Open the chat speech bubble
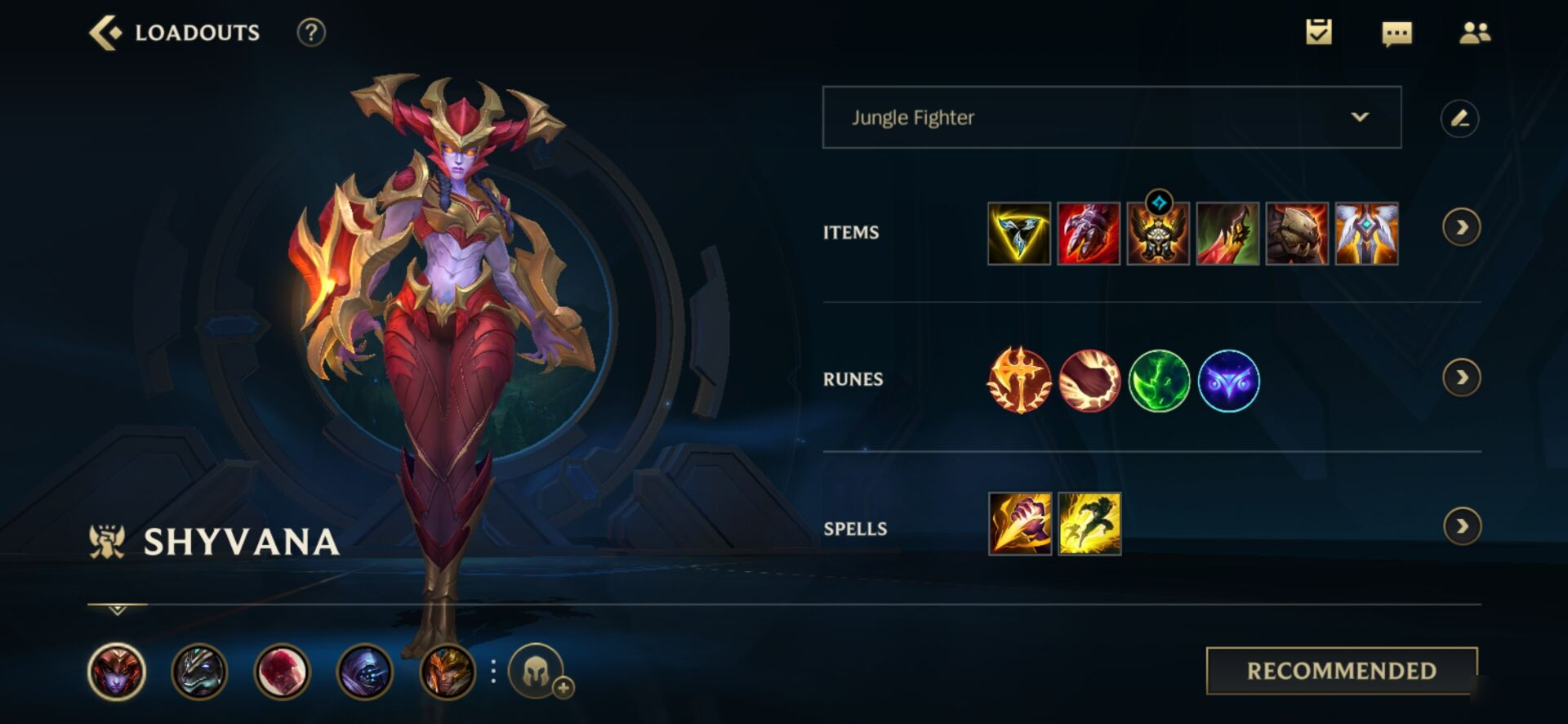 1396,34
